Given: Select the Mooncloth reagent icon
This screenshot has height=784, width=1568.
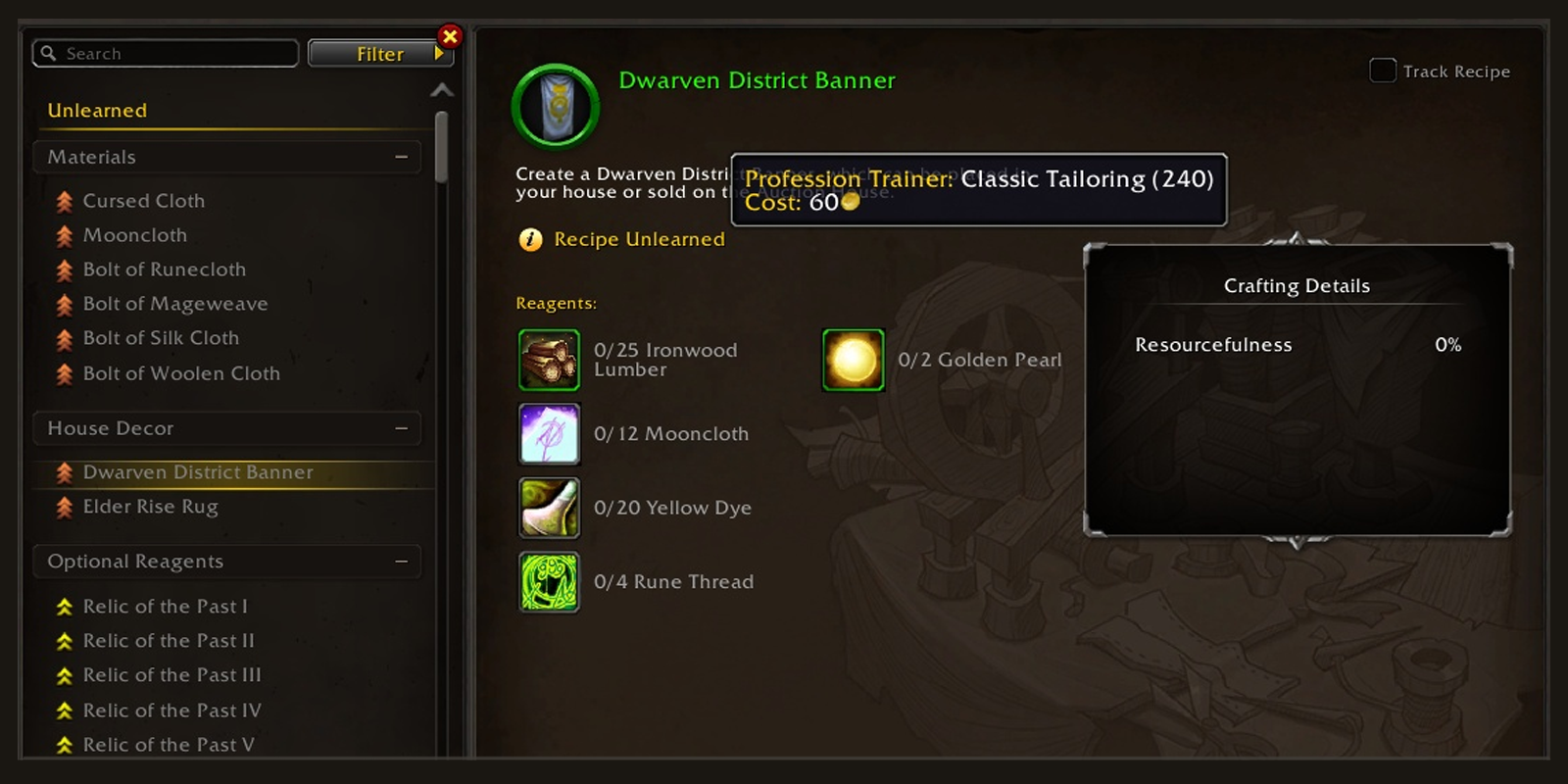Looking at the screenshot, I should [549, 433].
